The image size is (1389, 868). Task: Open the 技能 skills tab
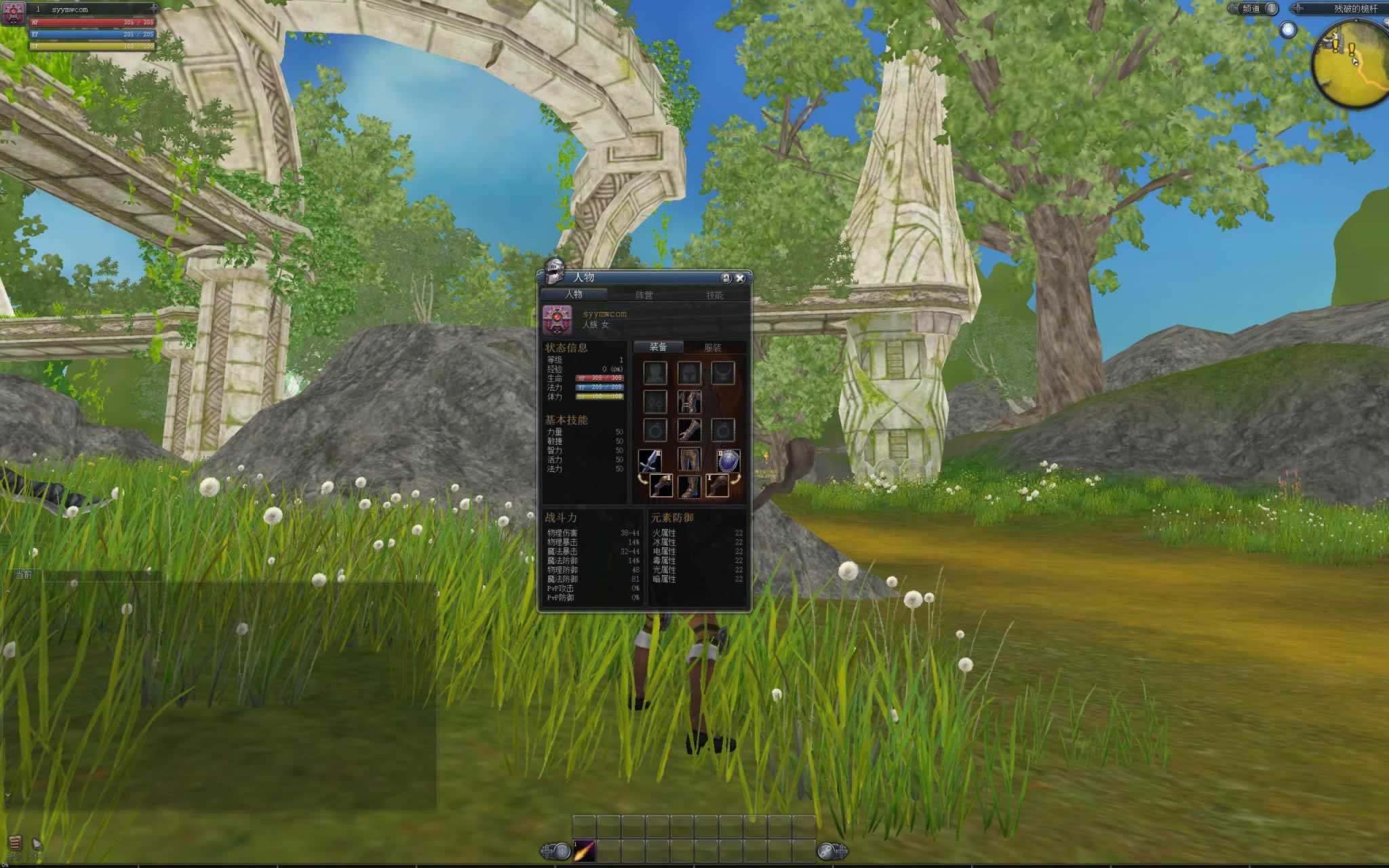(x=714, y=295)
